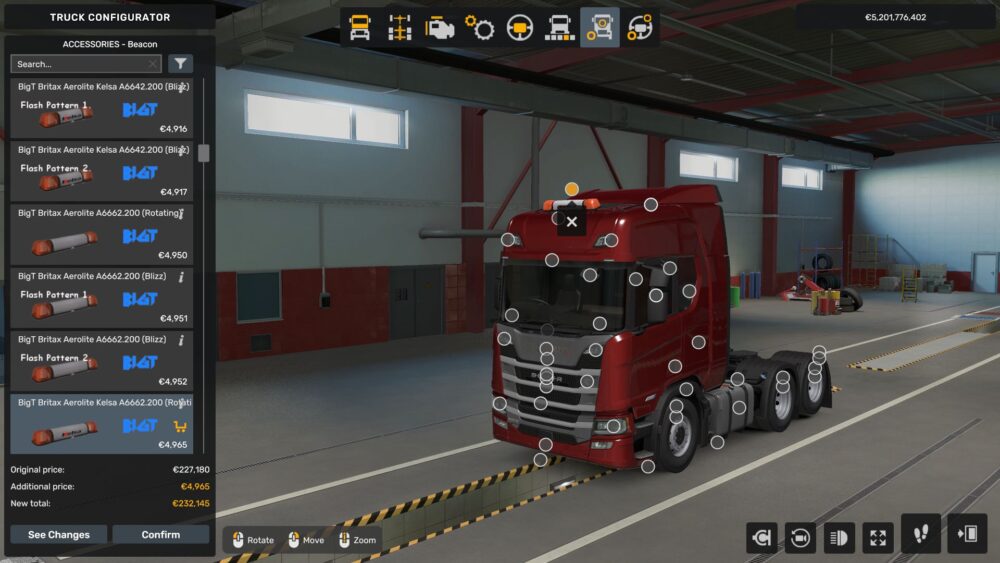Click the accessory search field
1000x563 pixels.
click(80, 64)
